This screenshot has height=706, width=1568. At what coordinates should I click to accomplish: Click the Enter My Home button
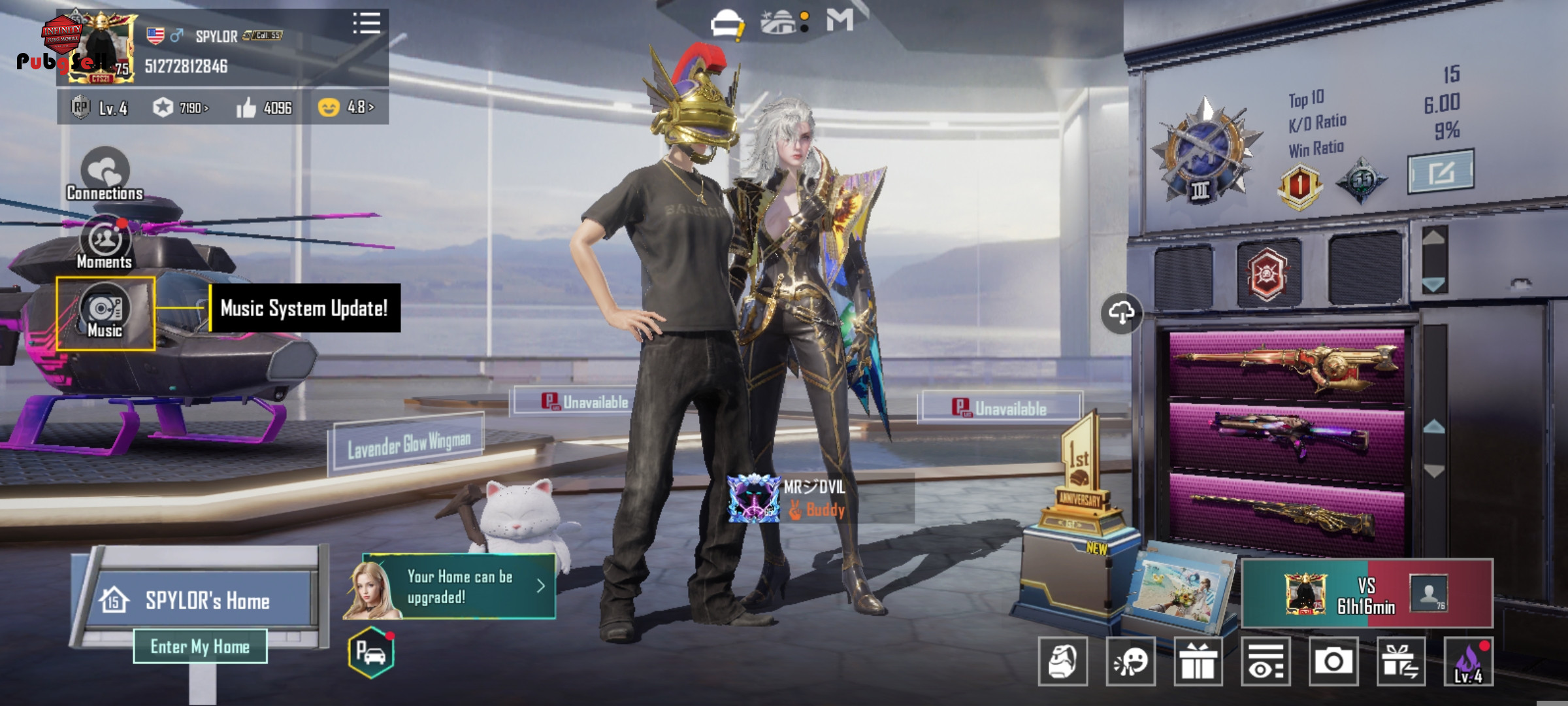tap(200, 647)
